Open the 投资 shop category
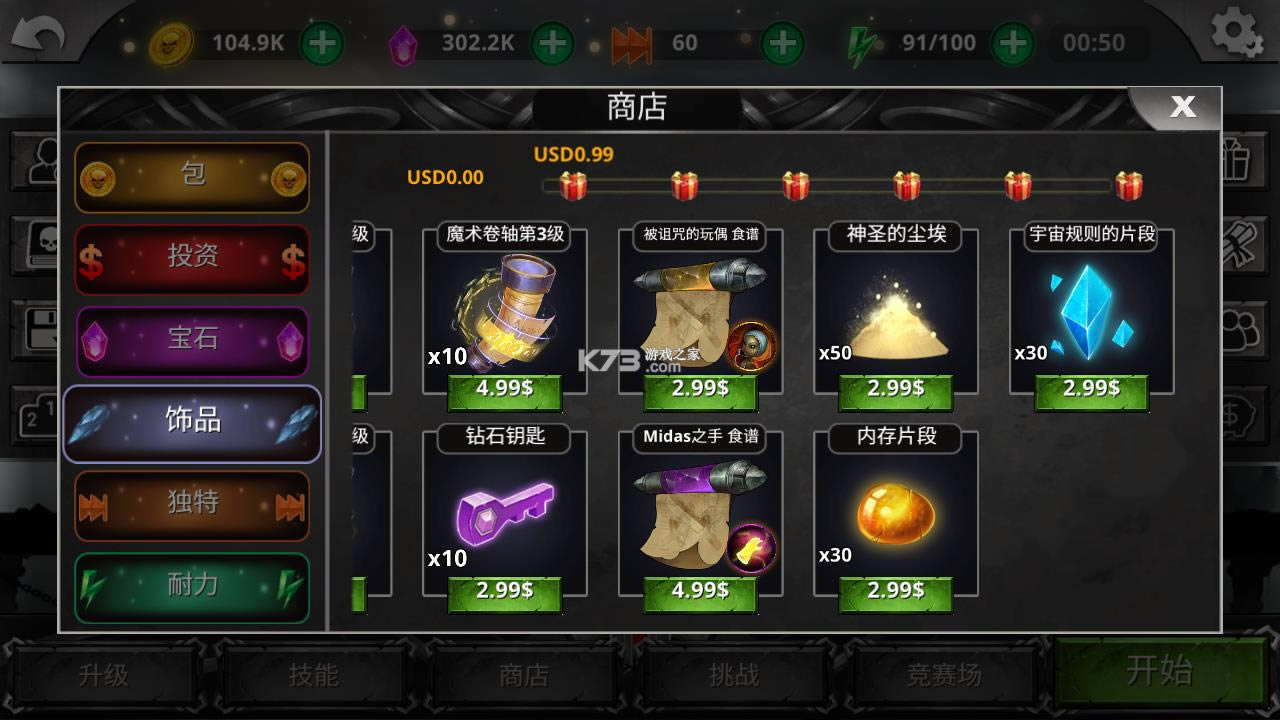 point(192,258)
